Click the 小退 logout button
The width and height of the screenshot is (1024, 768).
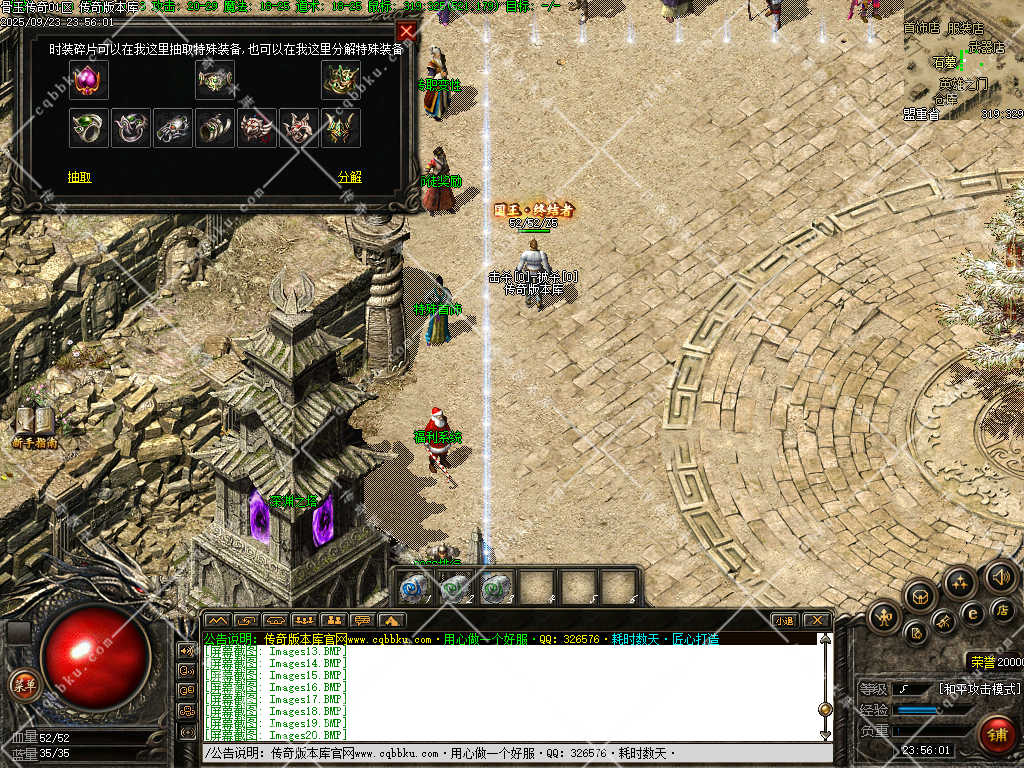click(x=784, y=620)
